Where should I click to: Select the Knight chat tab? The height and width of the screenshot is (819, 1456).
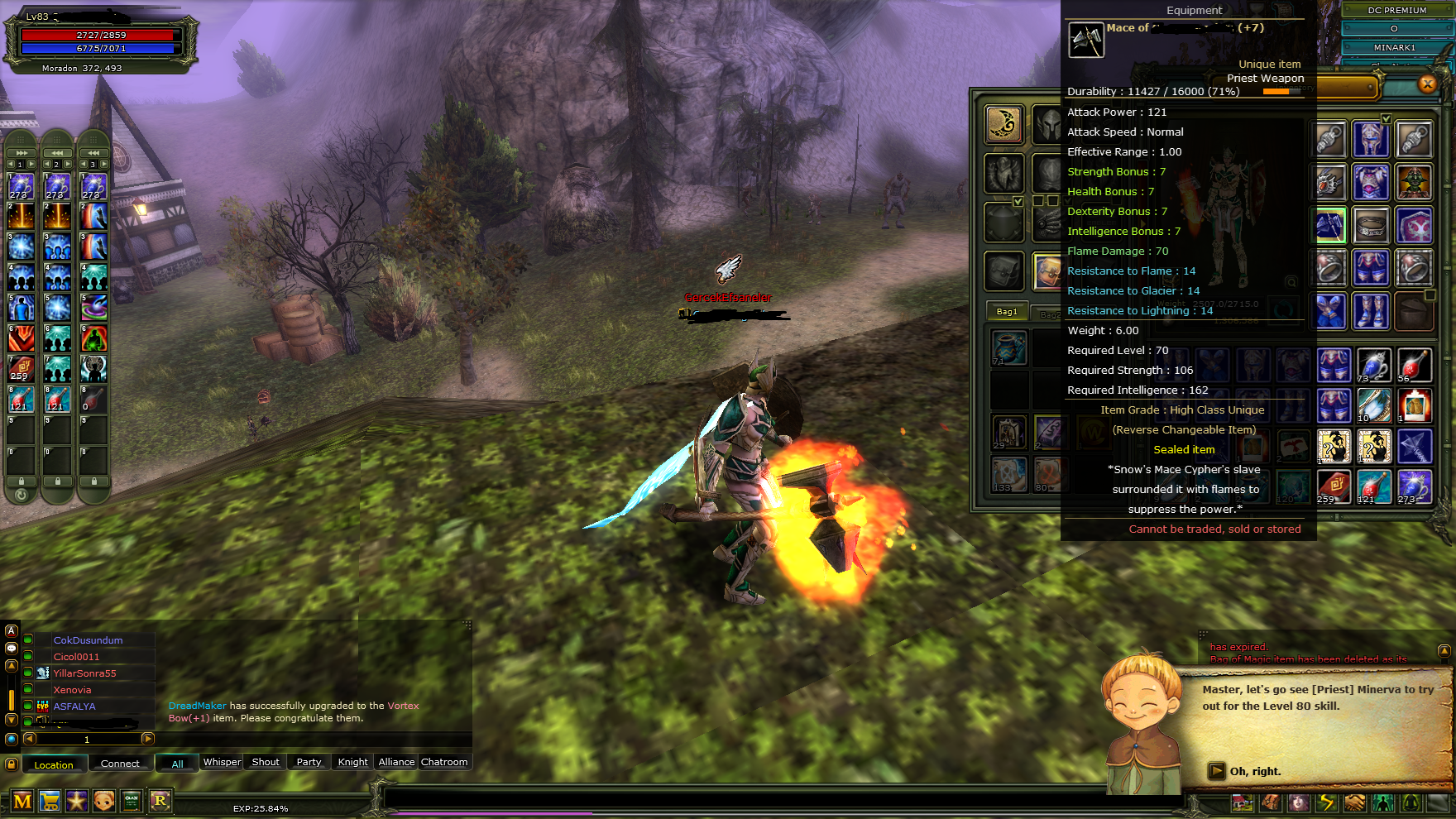pos(353,762)
